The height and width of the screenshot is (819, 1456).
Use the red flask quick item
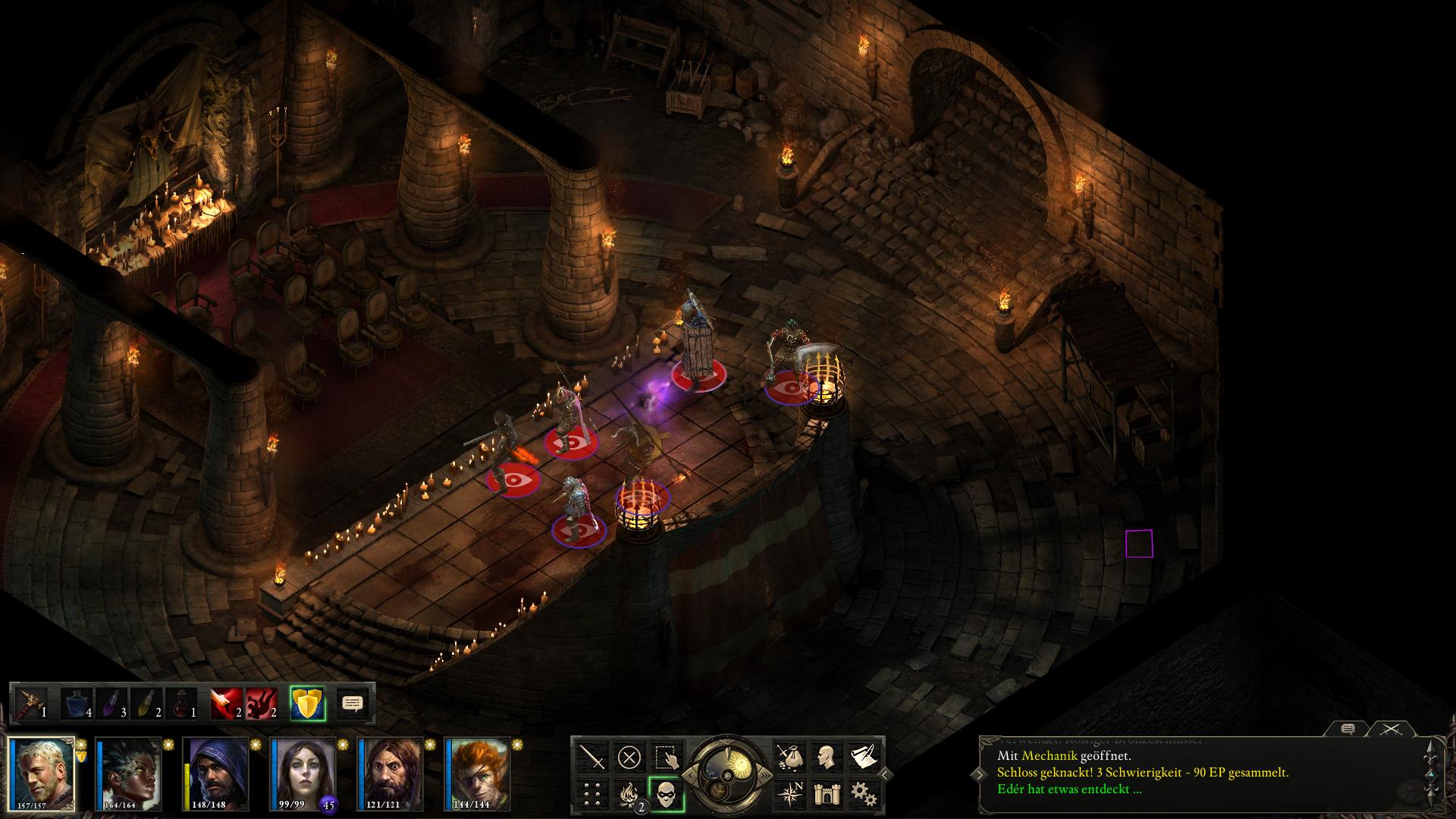(180, 704)
